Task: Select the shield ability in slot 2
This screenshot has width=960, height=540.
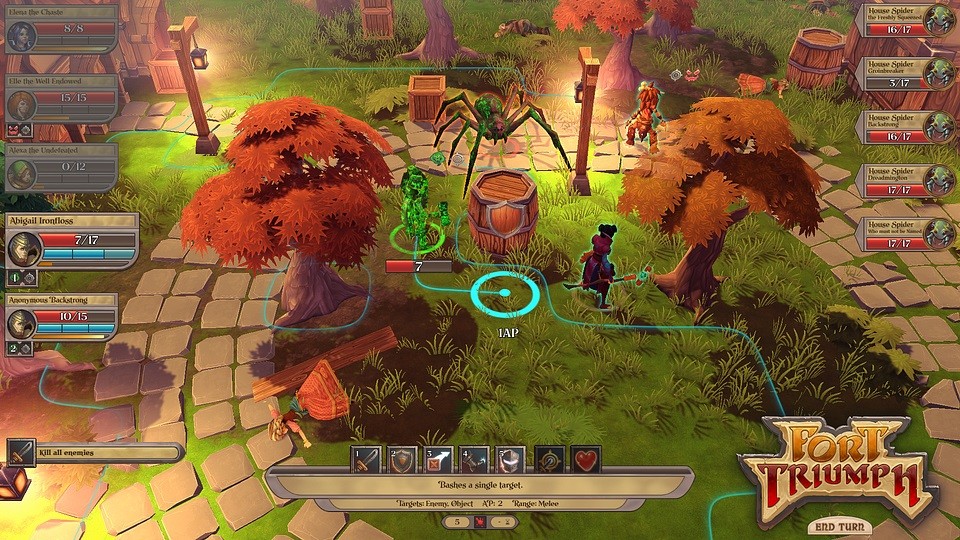Action: pos(402,460)
